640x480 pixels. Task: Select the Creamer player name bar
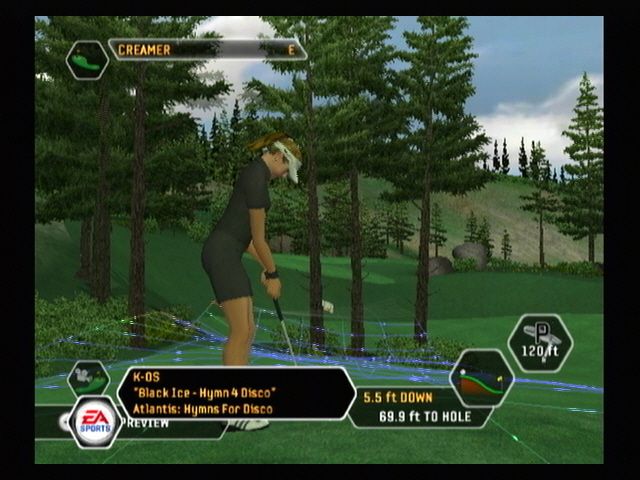pos(207,50)
